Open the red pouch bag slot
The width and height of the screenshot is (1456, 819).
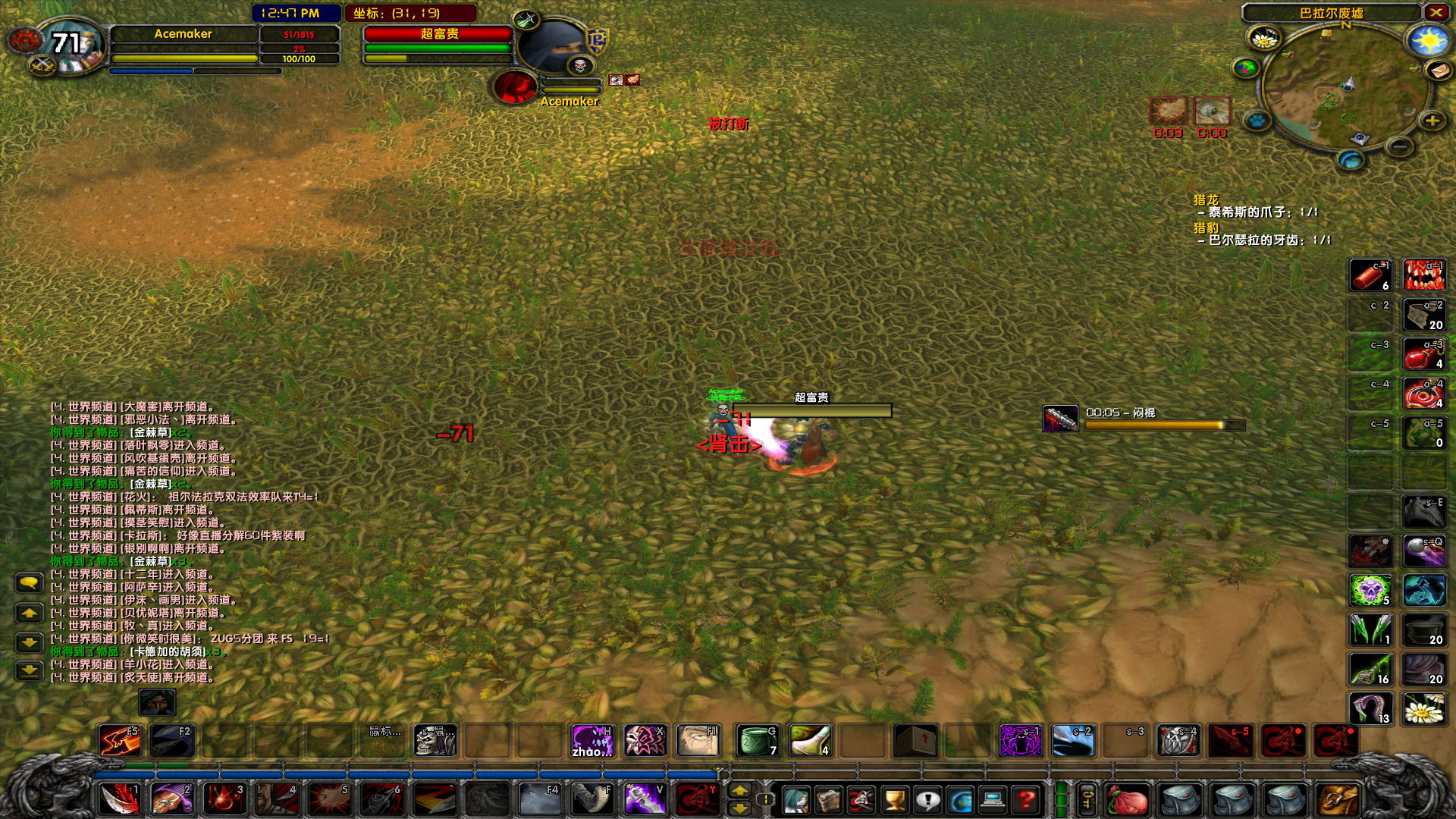pos(1128,799)
